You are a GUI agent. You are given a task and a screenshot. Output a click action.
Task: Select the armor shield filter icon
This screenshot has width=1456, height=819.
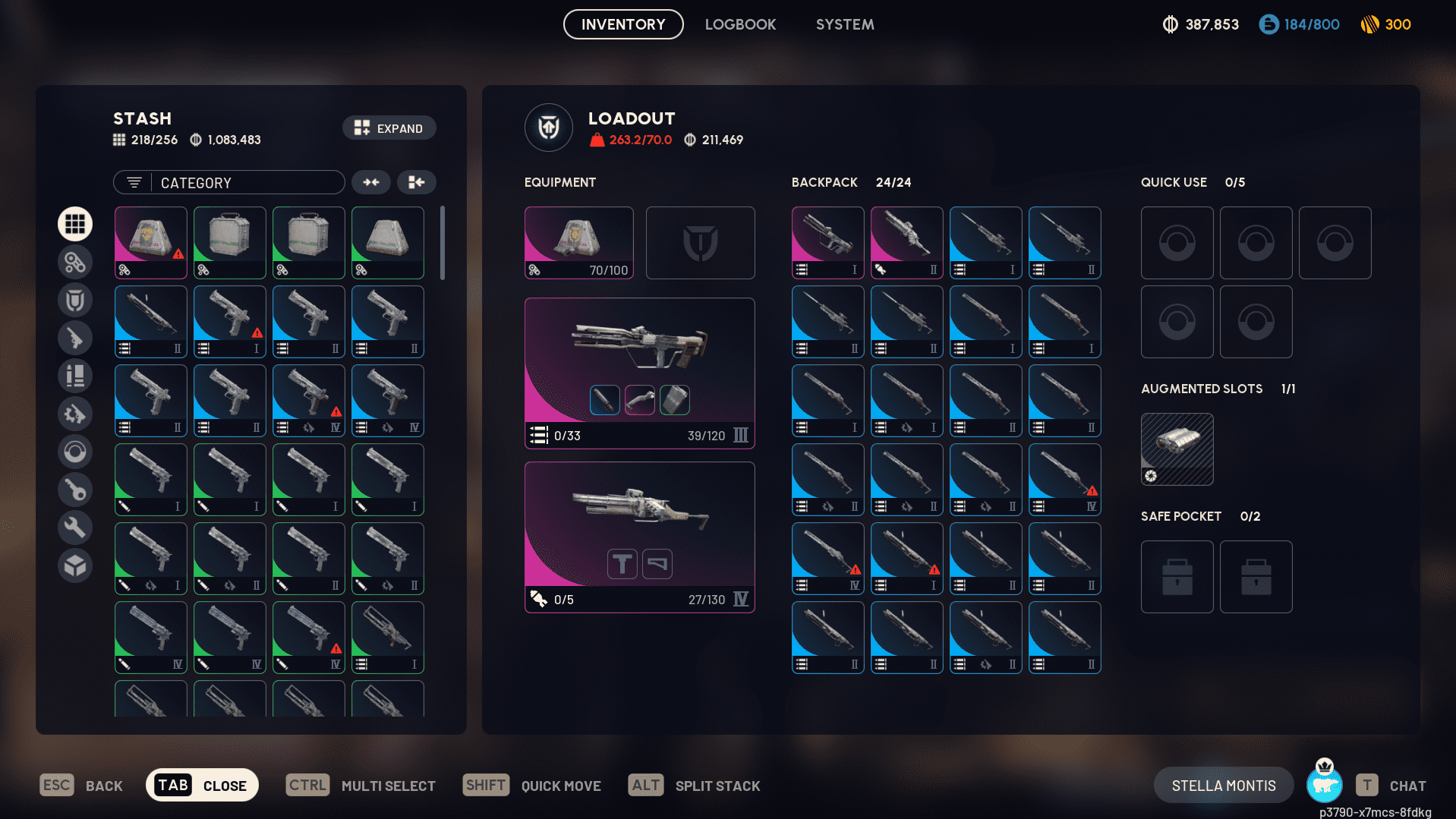click(75, 300)
